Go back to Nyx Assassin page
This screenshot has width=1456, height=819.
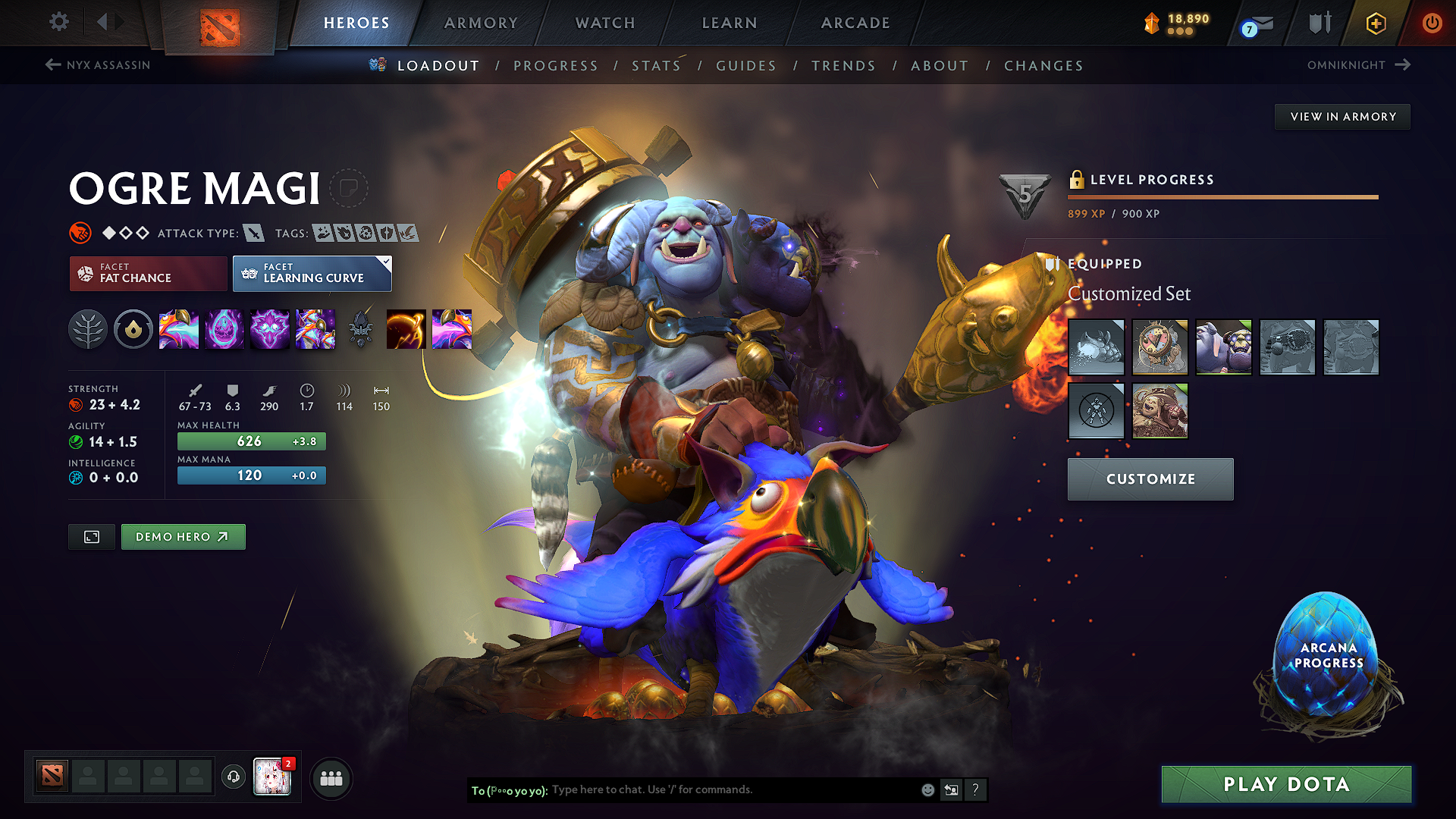tap(97, 64)
